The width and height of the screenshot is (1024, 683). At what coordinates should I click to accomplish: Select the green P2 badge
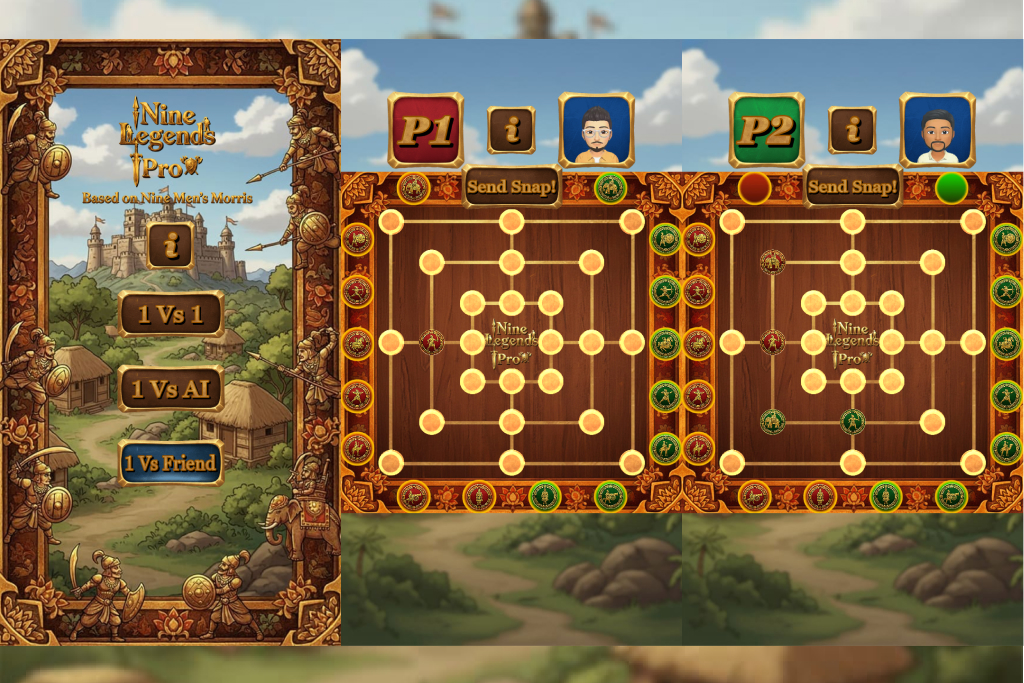pyautogui.click(x=767, y=130)
